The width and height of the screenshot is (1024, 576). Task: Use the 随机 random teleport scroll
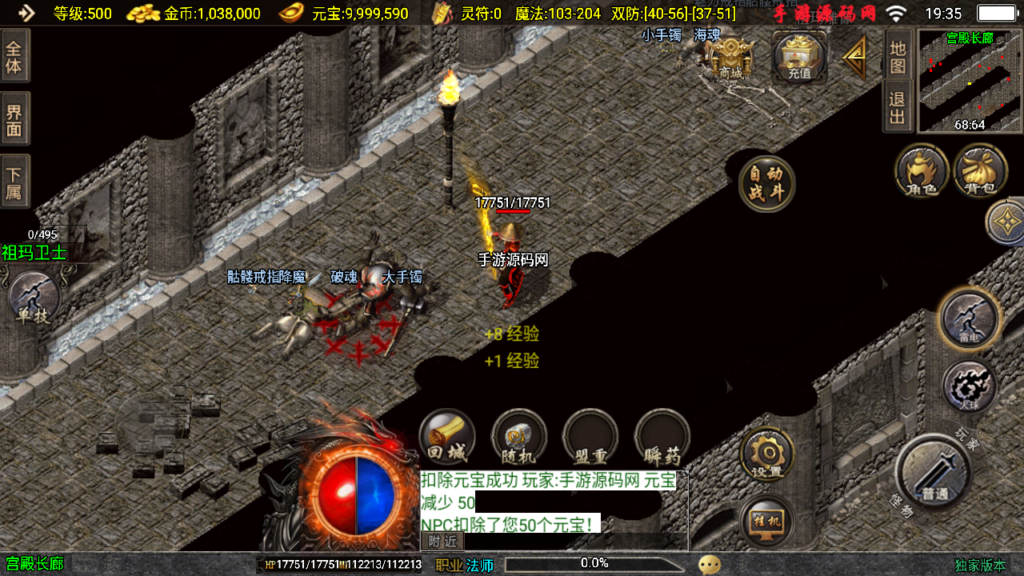coord(518,438)
